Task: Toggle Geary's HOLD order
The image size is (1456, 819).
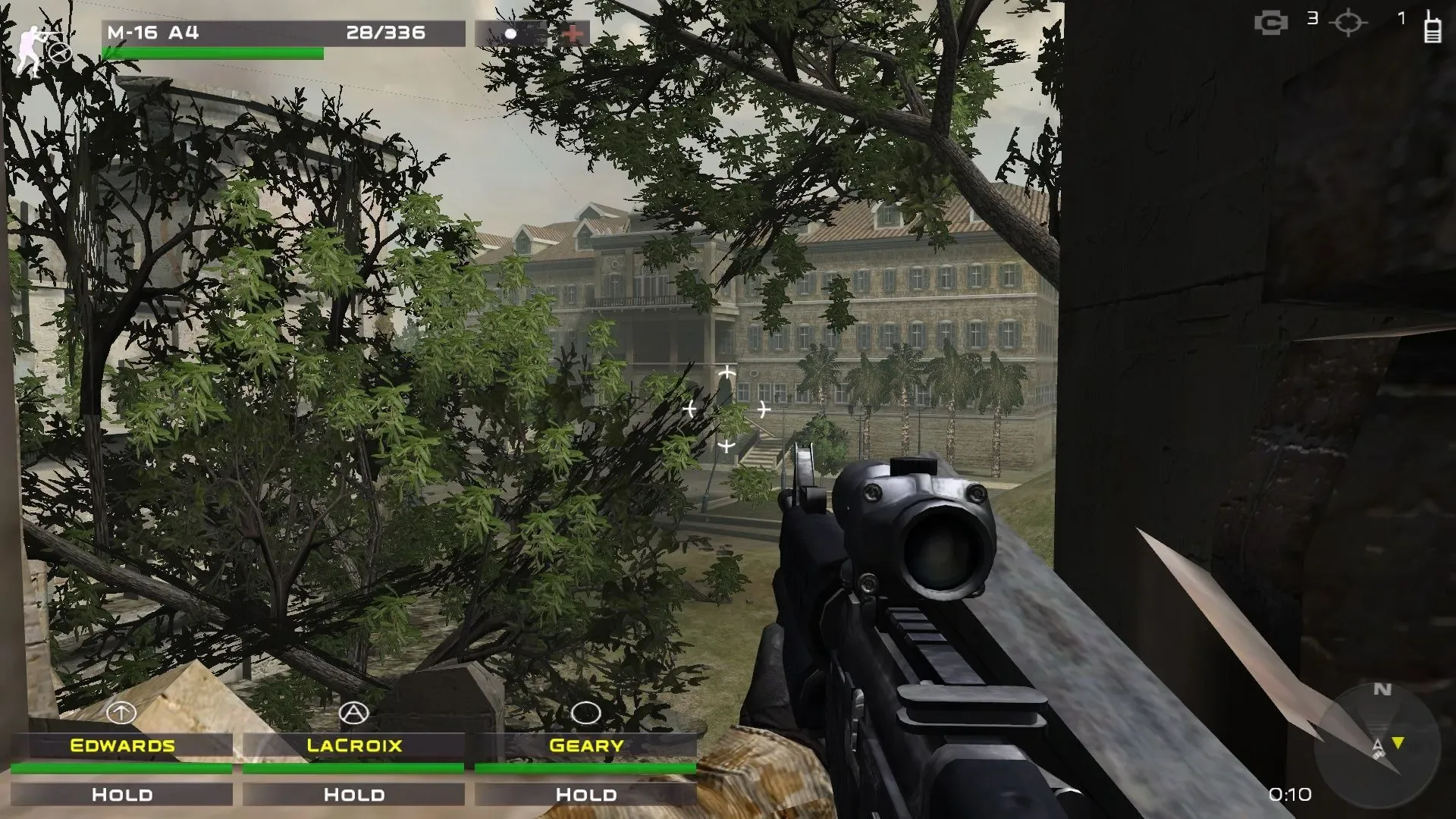Action: [585, 794]
